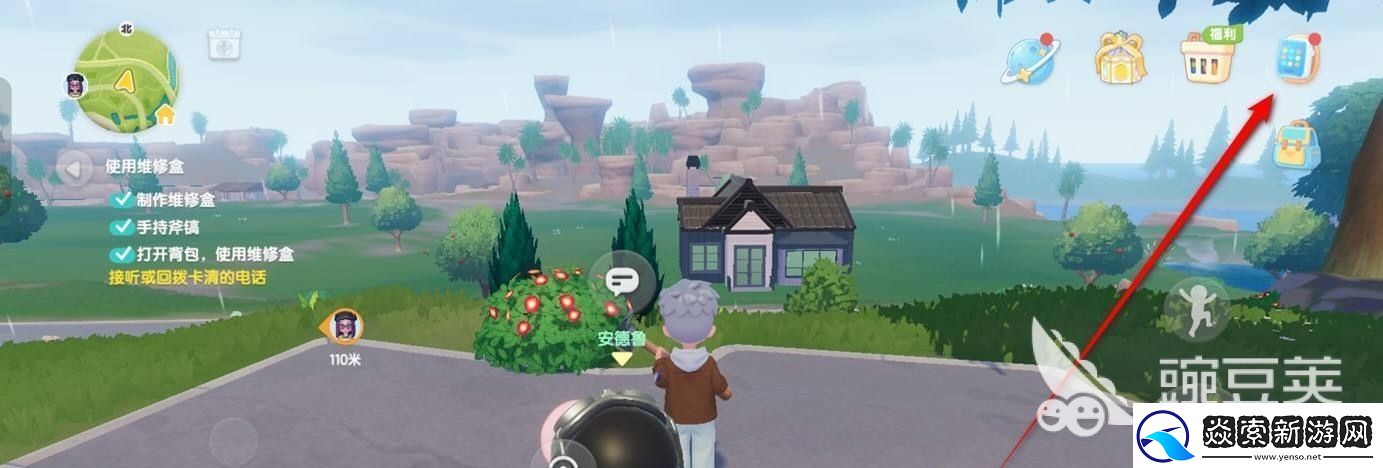Screen dimensions: 1383x468
Task: Open the circular minimap
Action: tap(125, 80)
